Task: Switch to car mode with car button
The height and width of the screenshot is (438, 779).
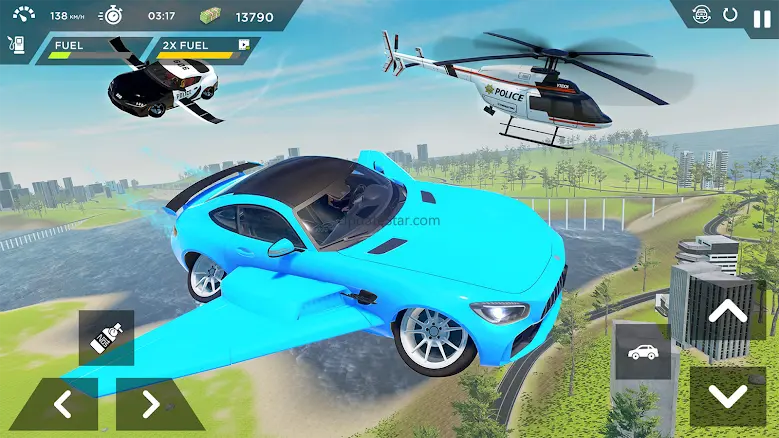Action: tap(642, 352)
